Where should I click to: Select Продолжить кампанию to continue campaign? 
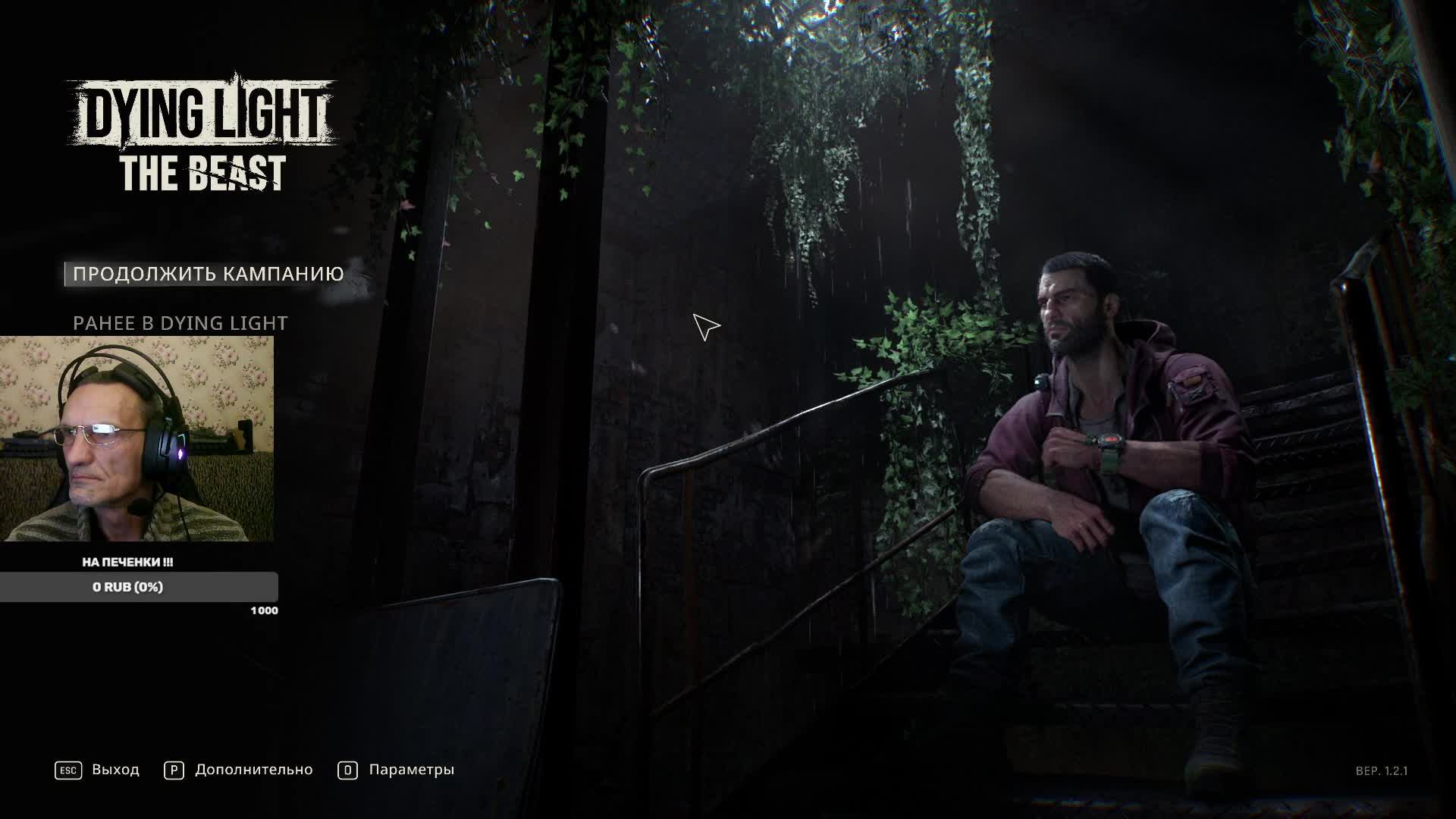[x=208, y=274]
